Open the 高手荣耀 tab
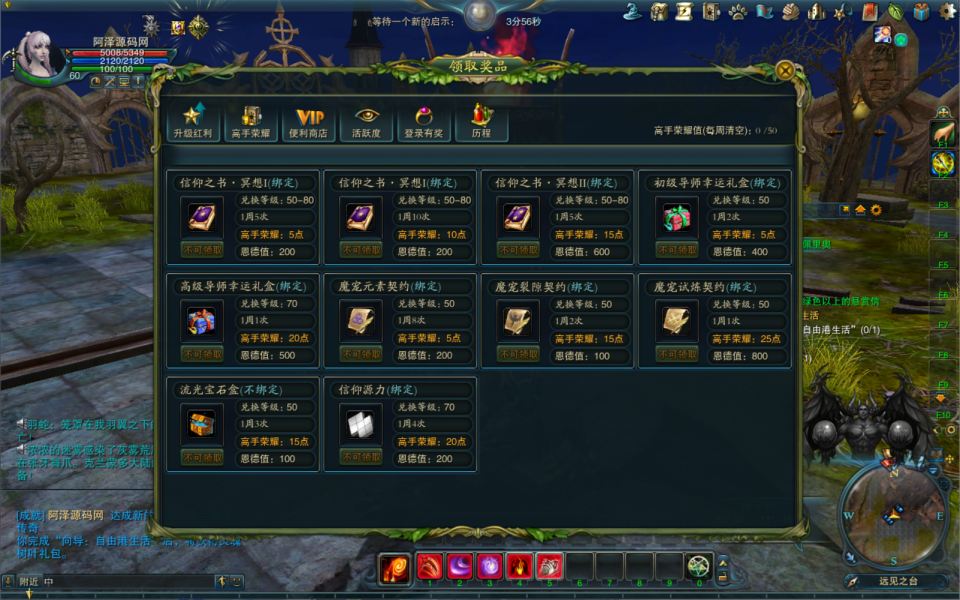 pyautogui.click(x=251, y=122)
